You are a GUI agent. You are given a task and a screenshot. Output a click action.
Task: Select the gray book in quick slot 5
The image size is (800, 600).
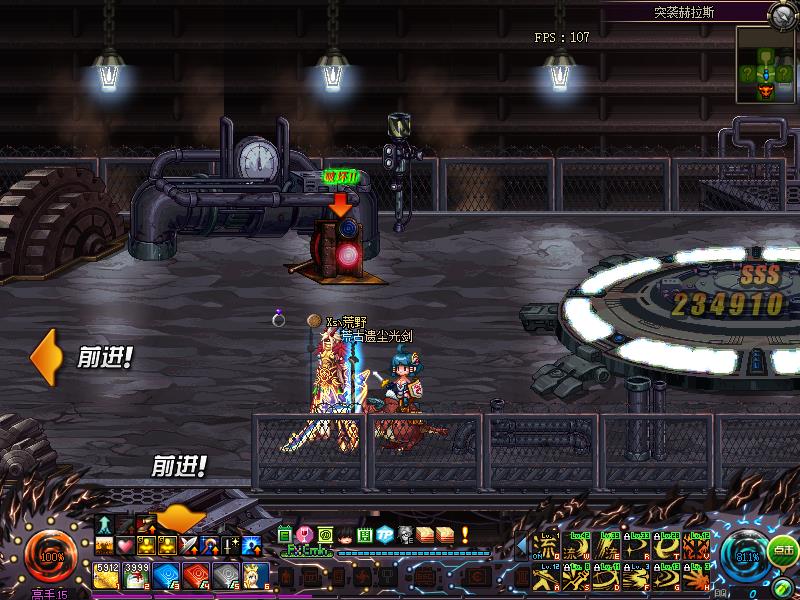coord(227,573)
